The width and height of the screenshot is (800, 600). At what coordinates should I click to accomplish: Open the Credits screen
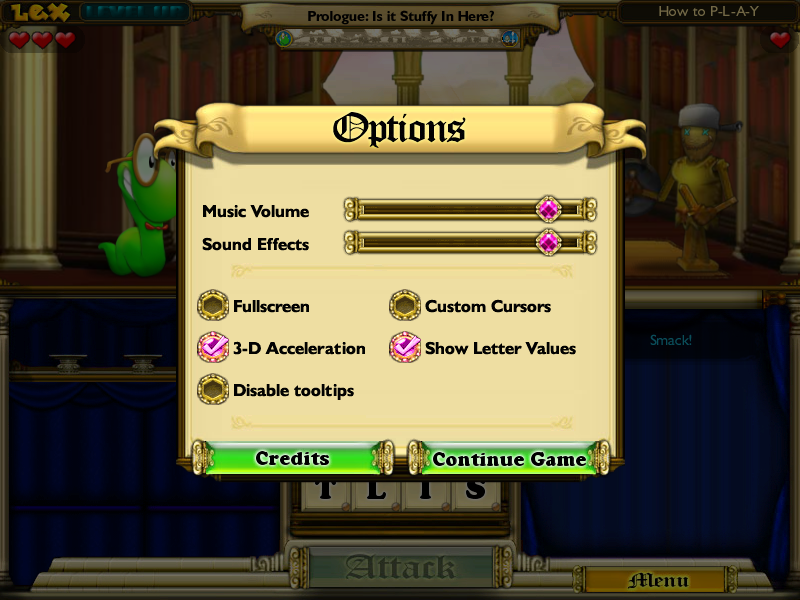(x=292, y=459)
